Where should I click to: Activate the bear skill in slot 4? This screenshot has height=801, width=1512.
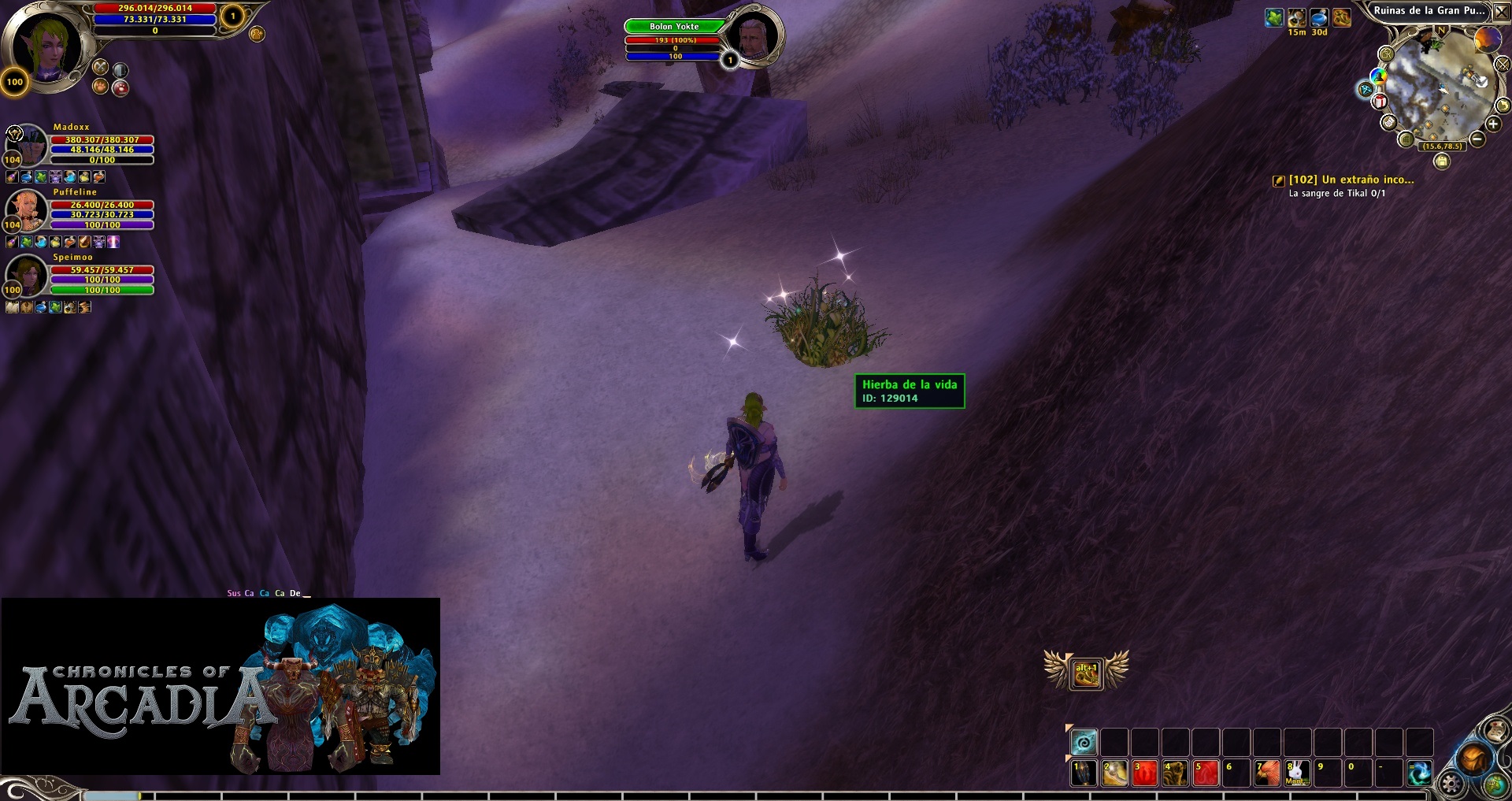coord(1175,773)
